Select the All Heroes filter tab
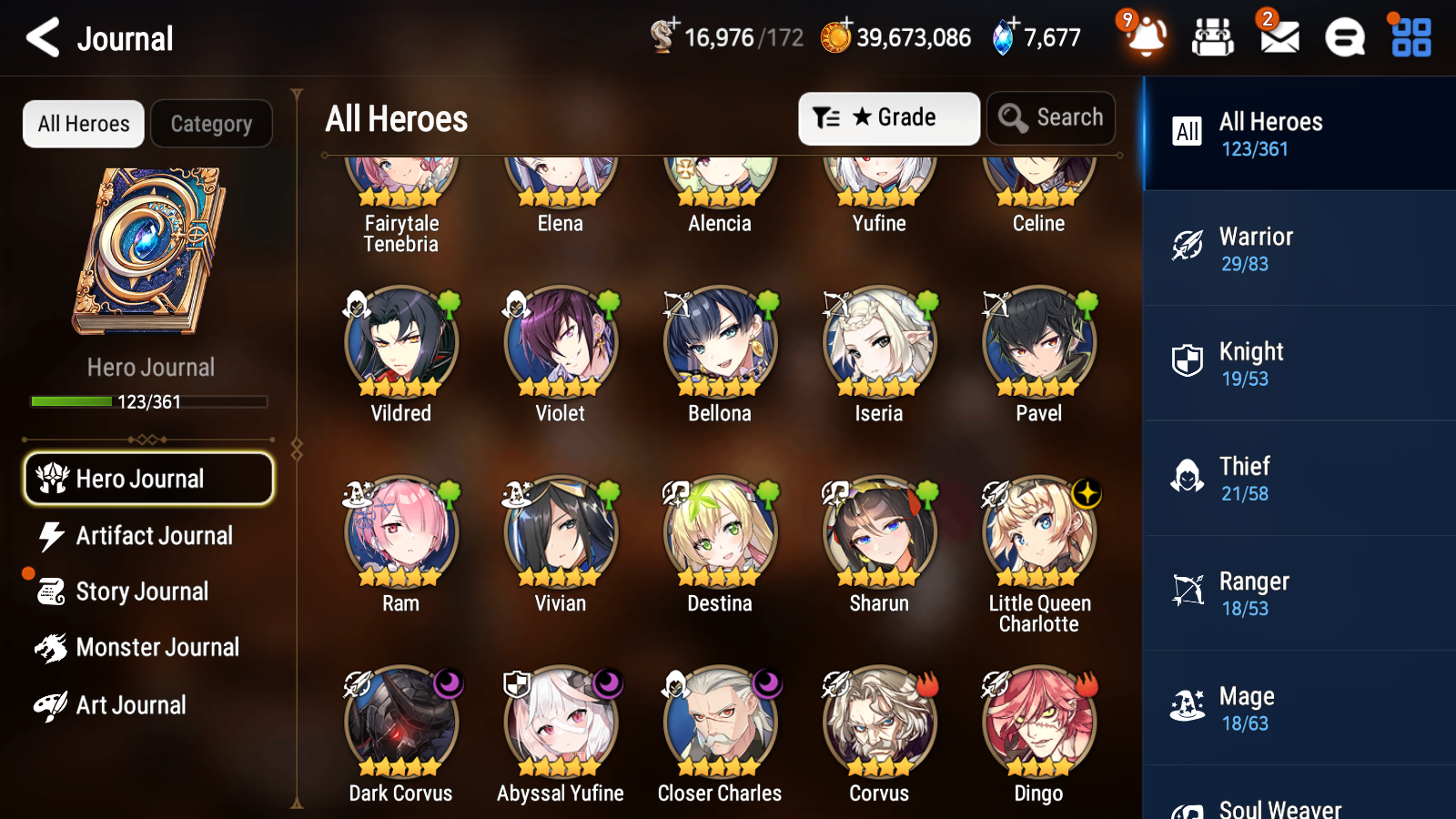1456x819 pixels. (83, 124)
